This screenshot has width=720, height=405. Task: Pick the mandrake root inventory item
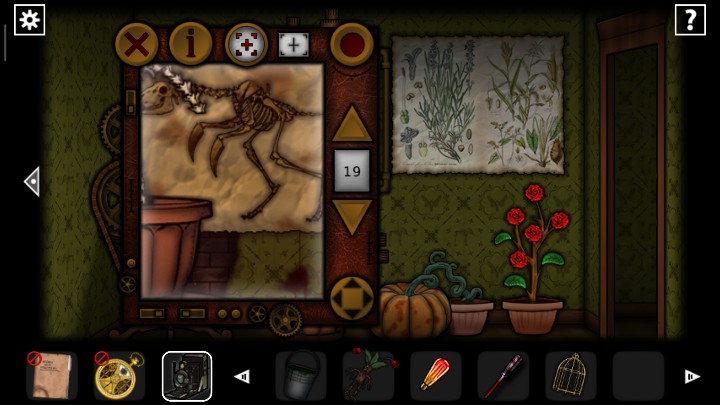[x=368, y=376]
